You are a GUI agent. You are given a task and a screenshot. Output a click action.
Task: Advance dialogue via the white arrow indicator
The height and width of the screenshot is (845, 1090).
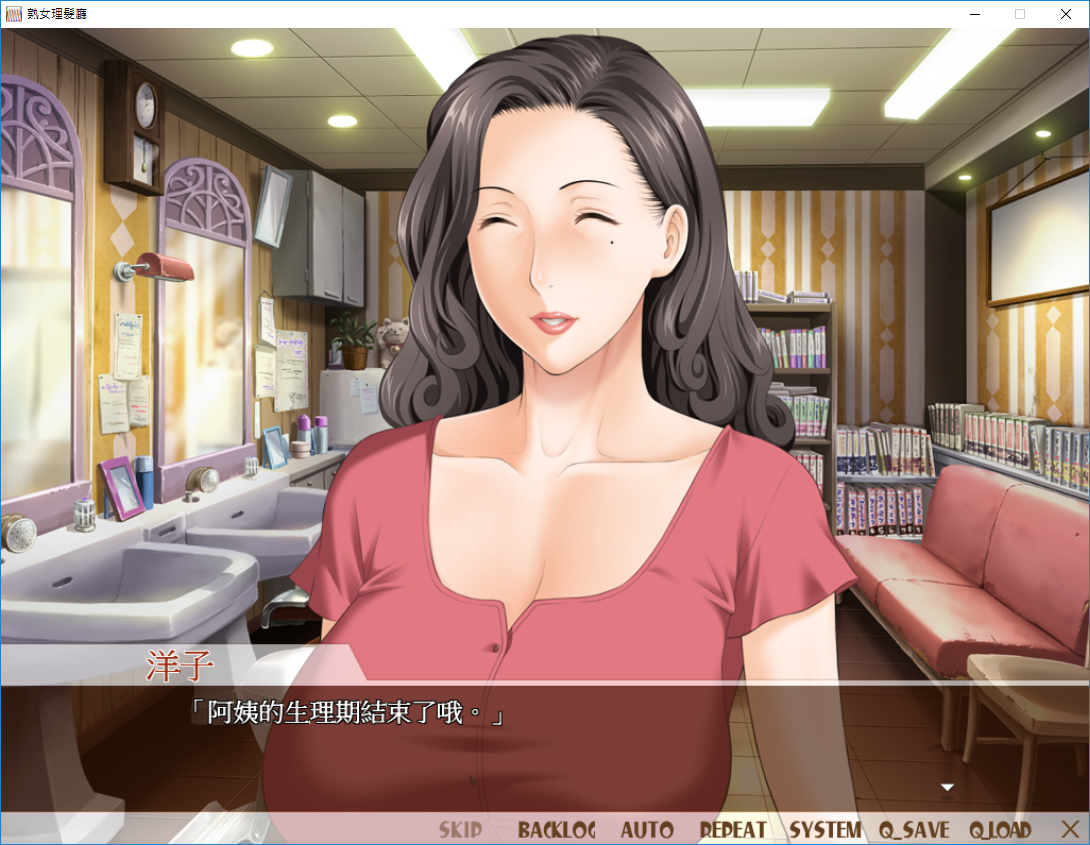tap(947, 788)
